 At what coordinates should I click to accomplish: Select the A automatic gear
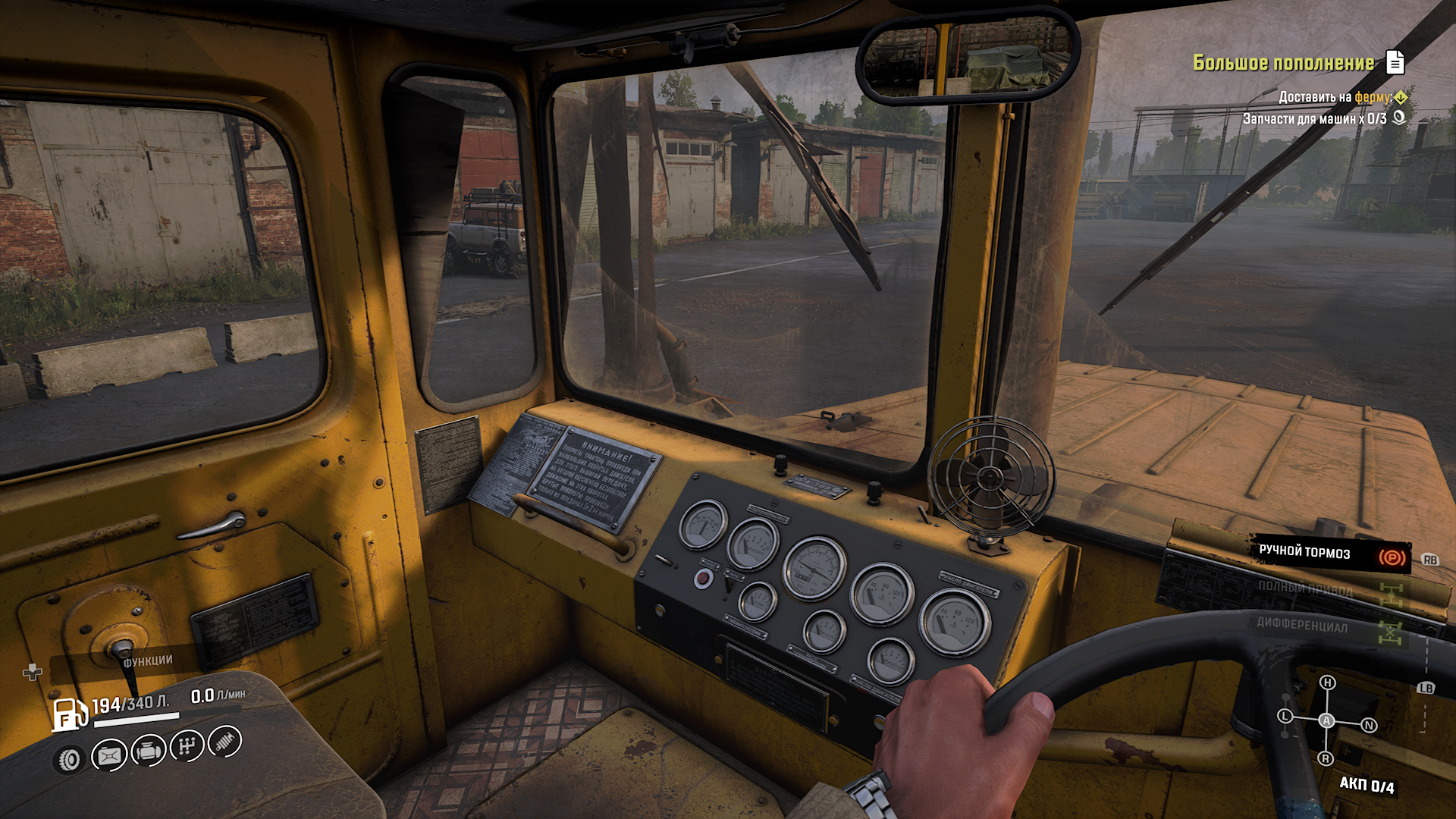pyautogui.click(x=1326, y=720)
